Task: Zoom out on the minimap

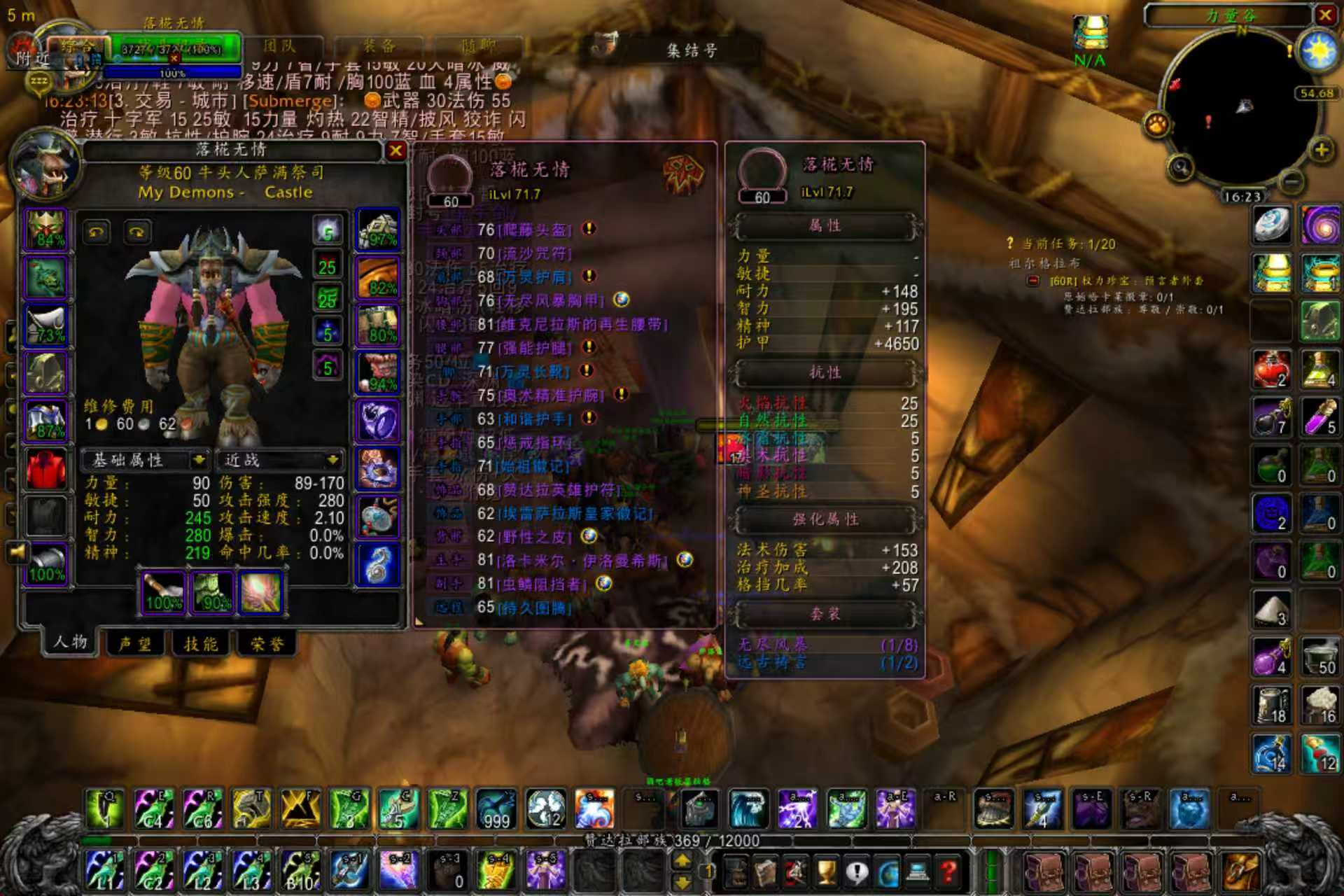Action: tap(1291, 181)
